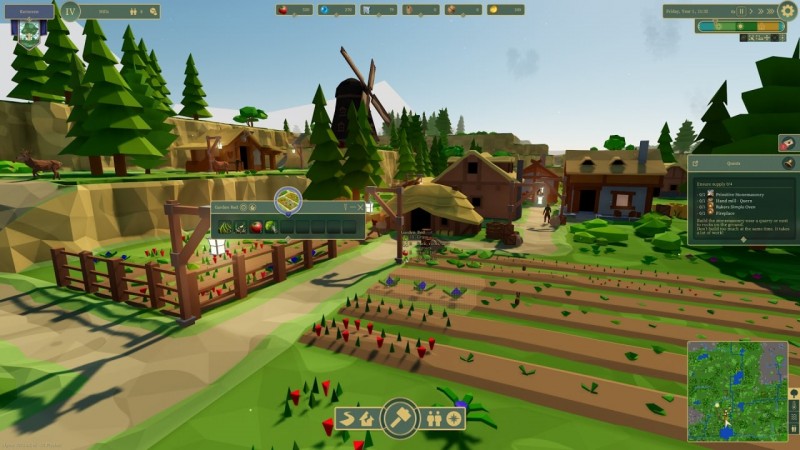The image size is (800, 450).
Task: Open the gear settings menu
Action: click(x=787, y=11)
